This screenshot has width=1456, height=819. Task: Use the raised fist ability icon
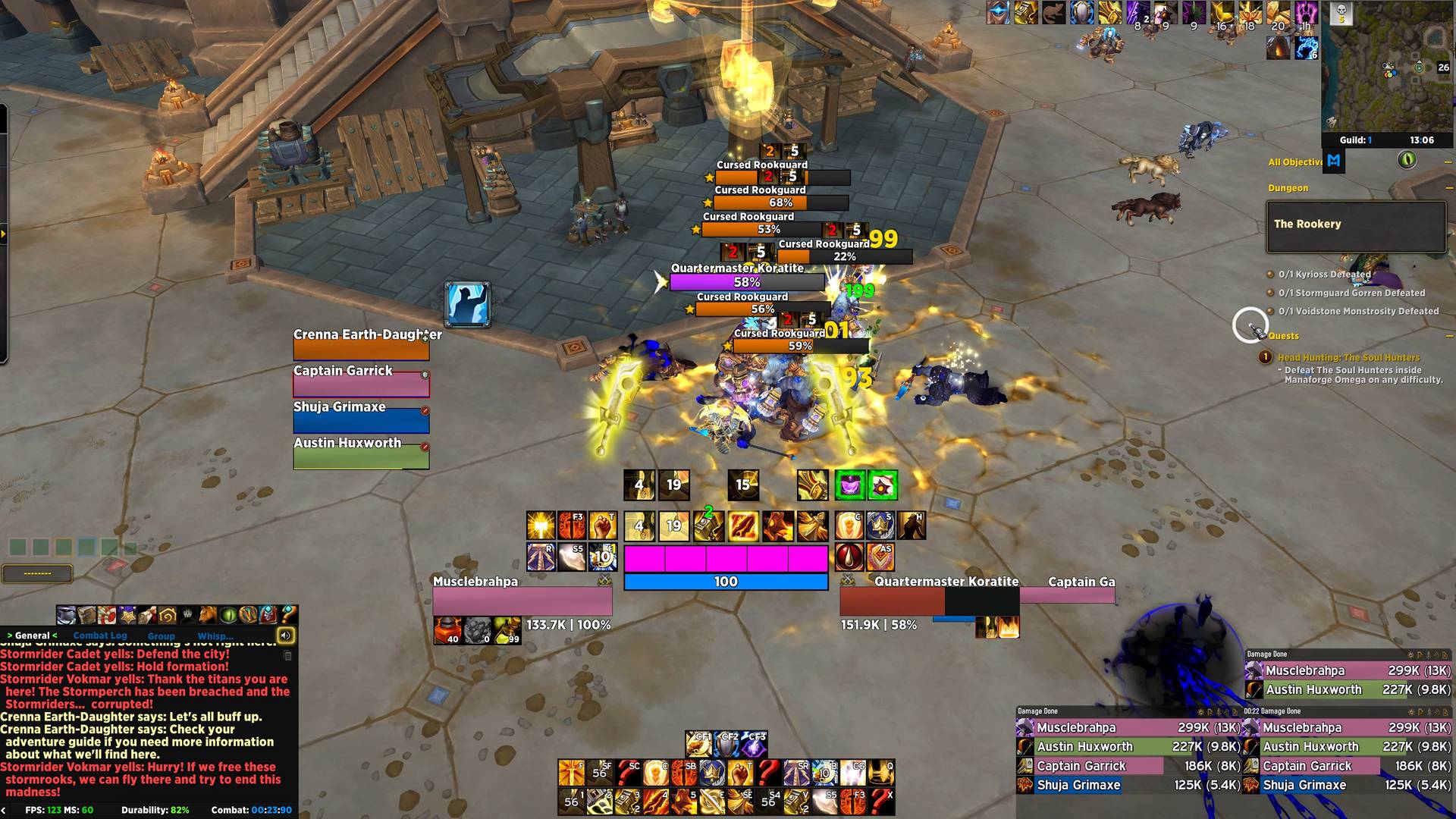[x=603, y=526]
